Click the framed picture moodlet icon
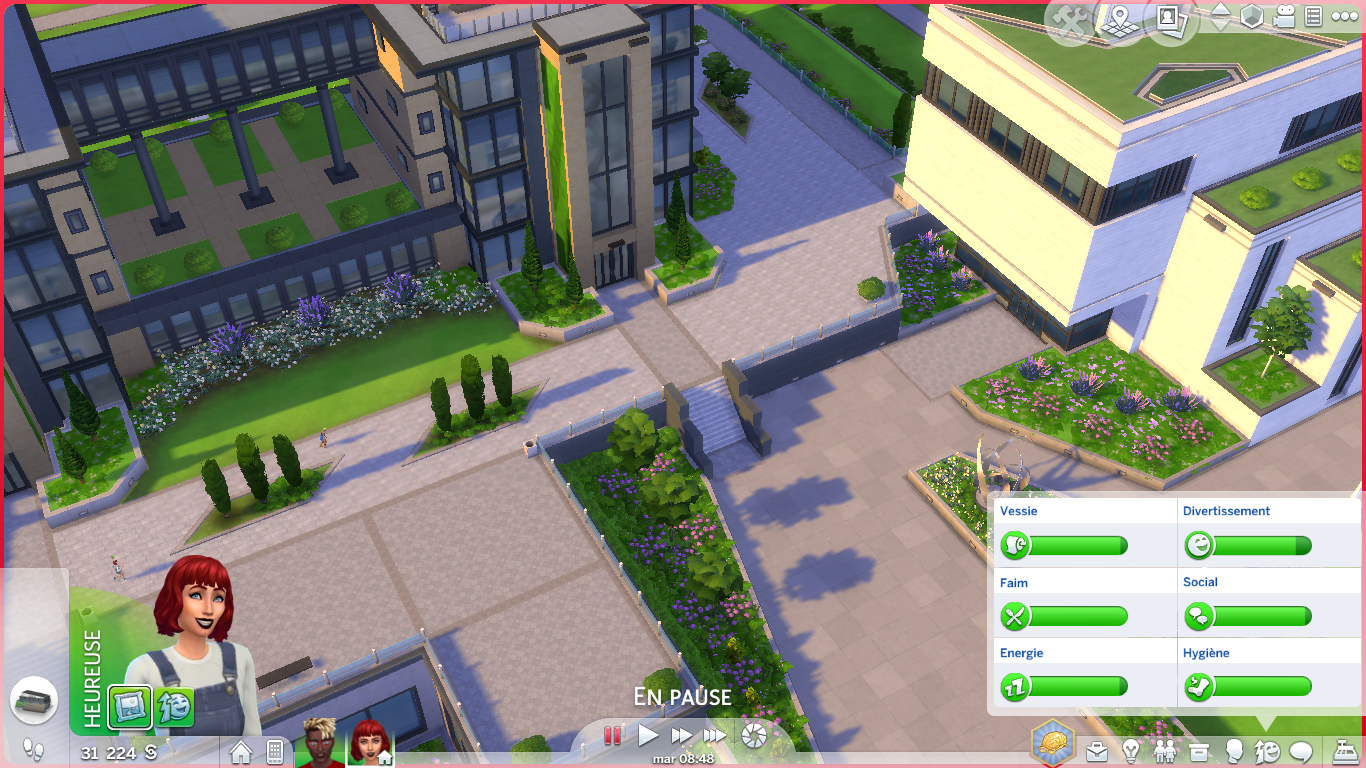Viewport: 1366px width, 768px height. coord(130,705)
